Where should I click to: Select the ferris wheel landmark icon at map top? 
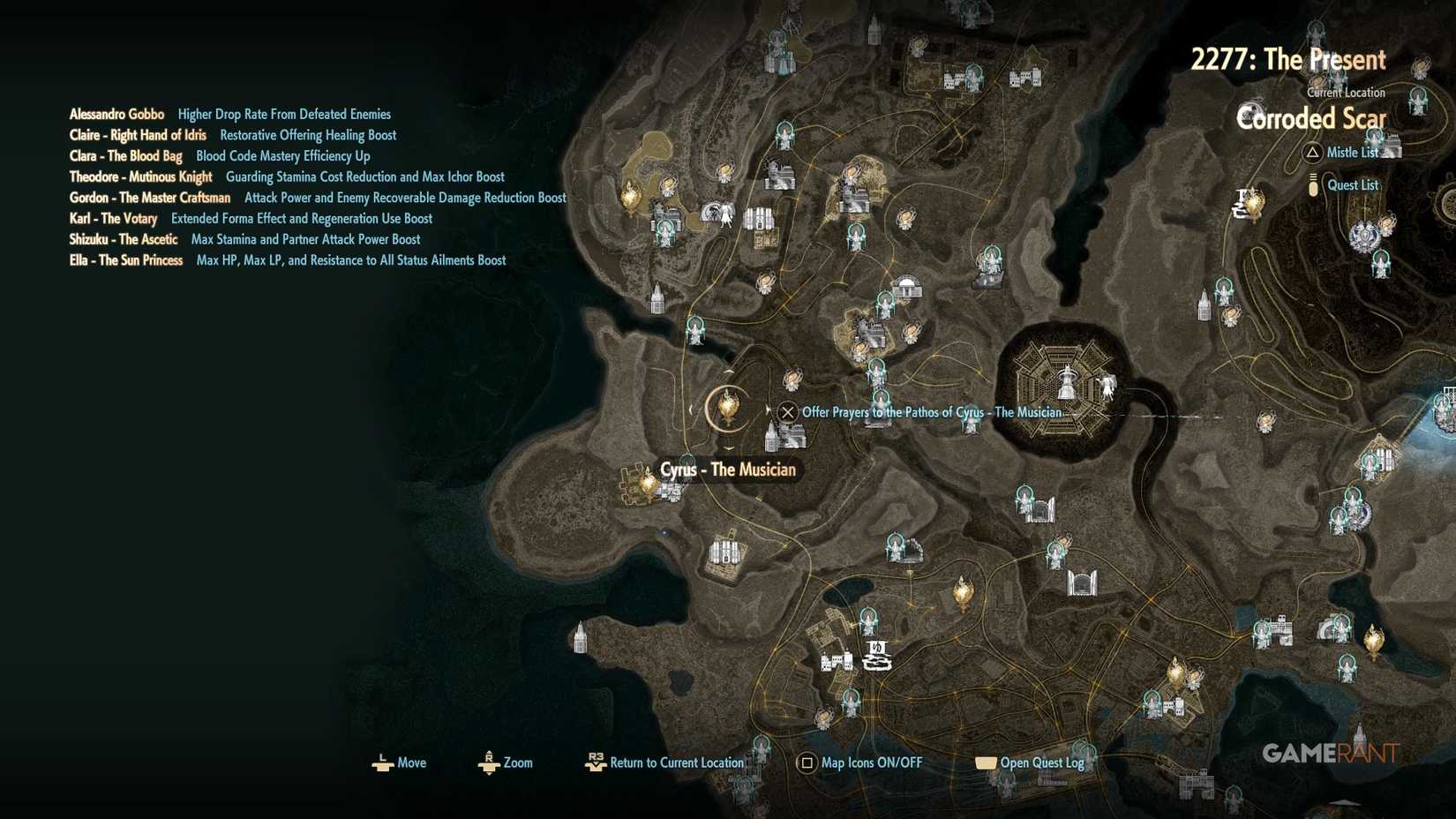[788, 20]
